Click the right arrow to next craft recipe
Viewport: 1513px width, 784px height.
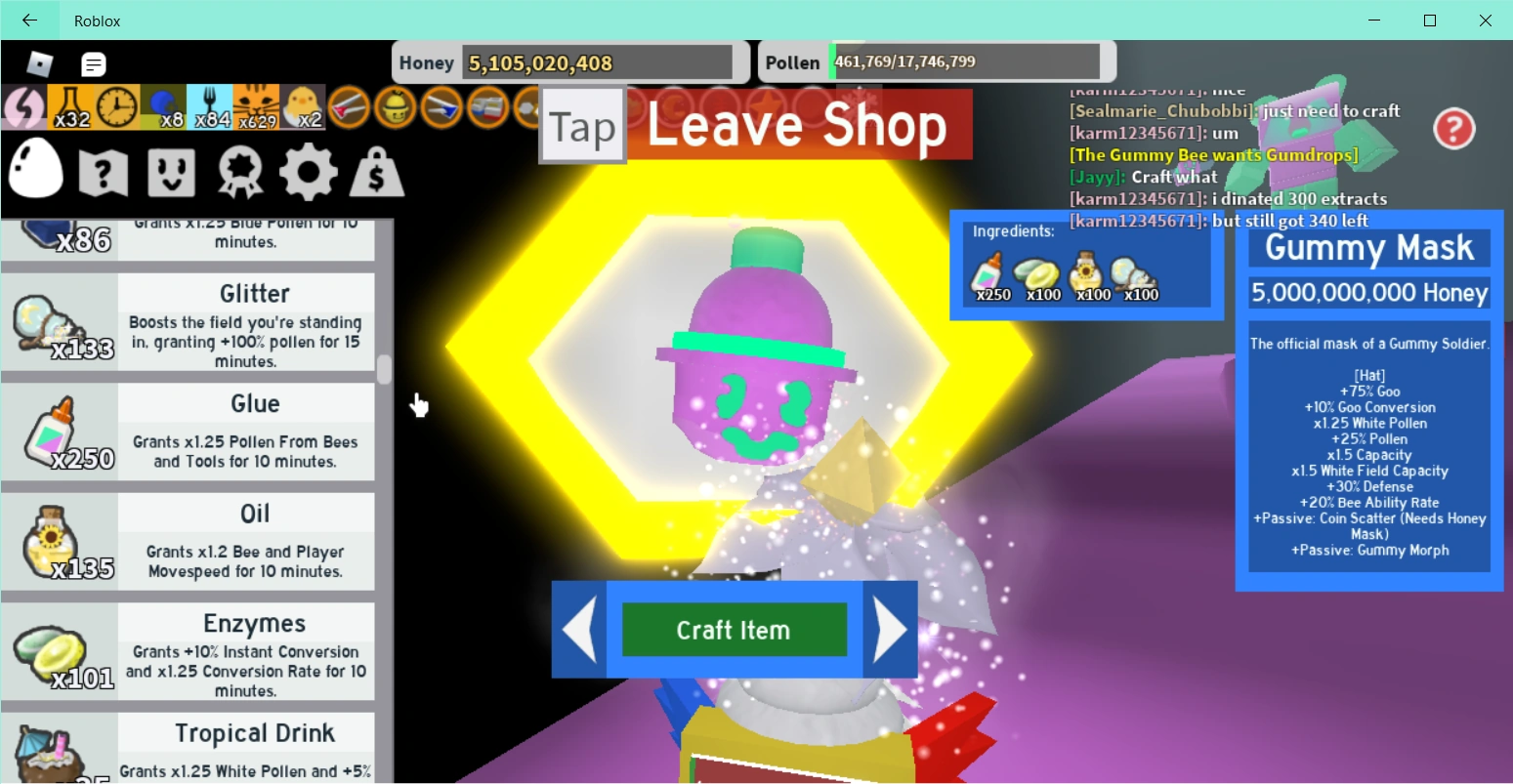coord(891,629)
